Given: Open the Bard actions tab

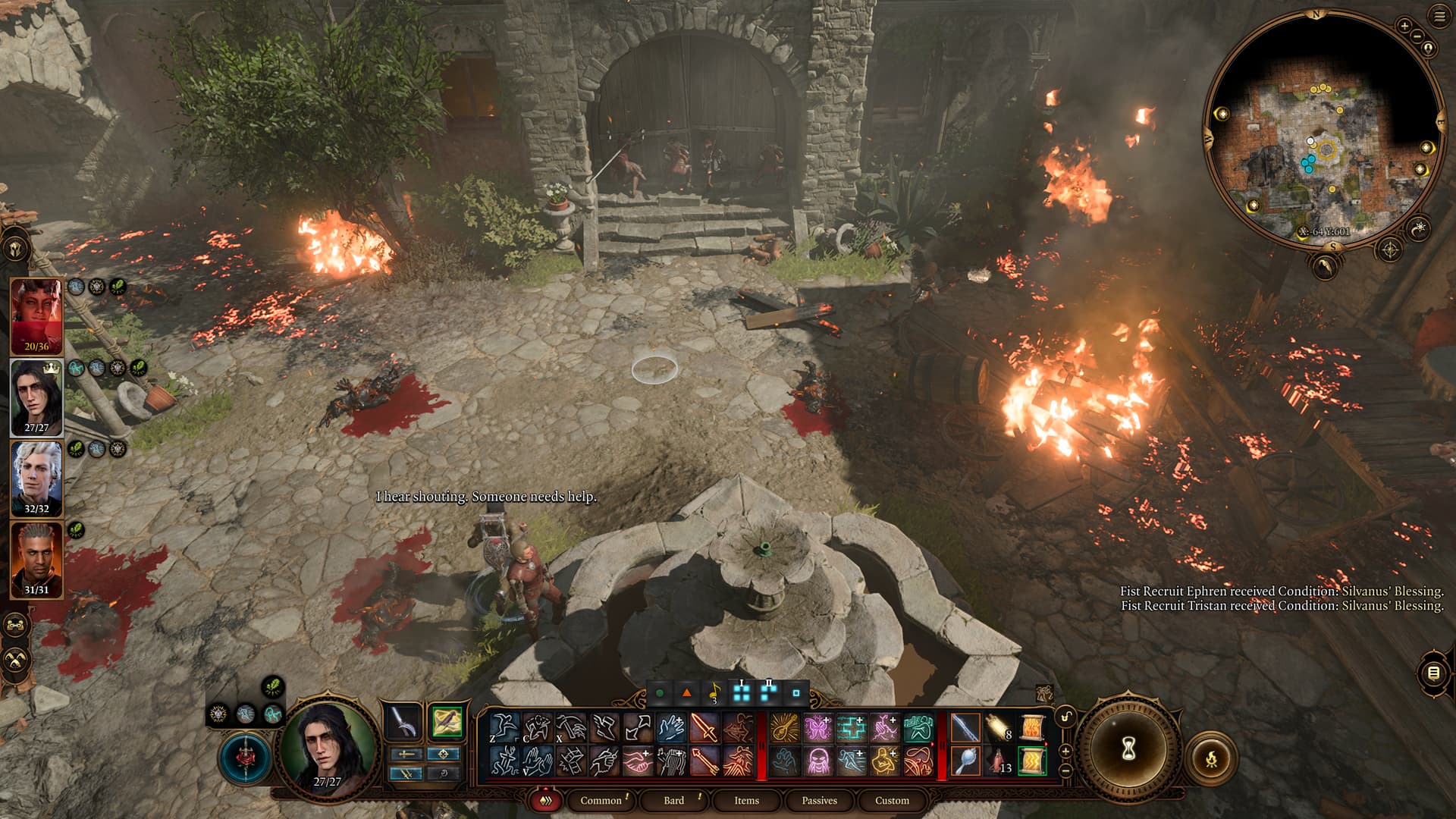Looking at the screenshot, I should (673, 800).
